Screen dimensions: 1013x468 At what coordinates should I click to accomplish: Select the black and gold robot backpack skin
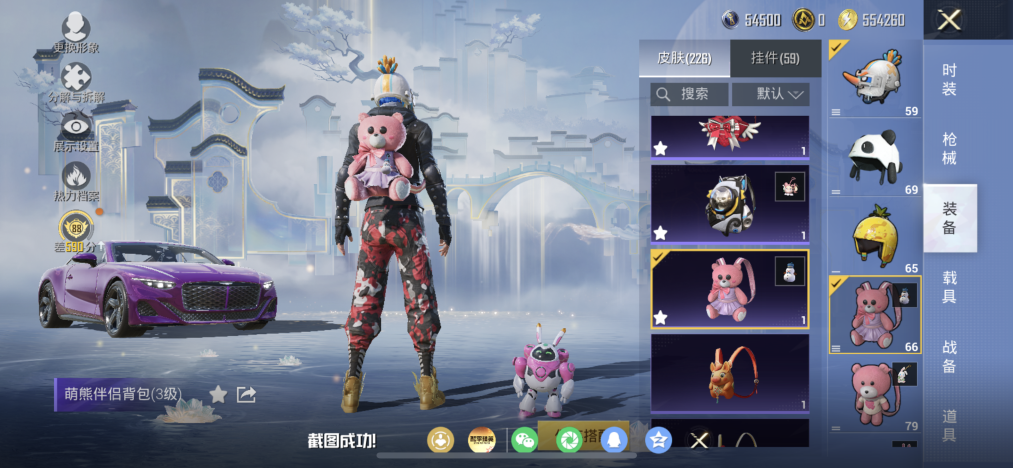pos(729,203)
